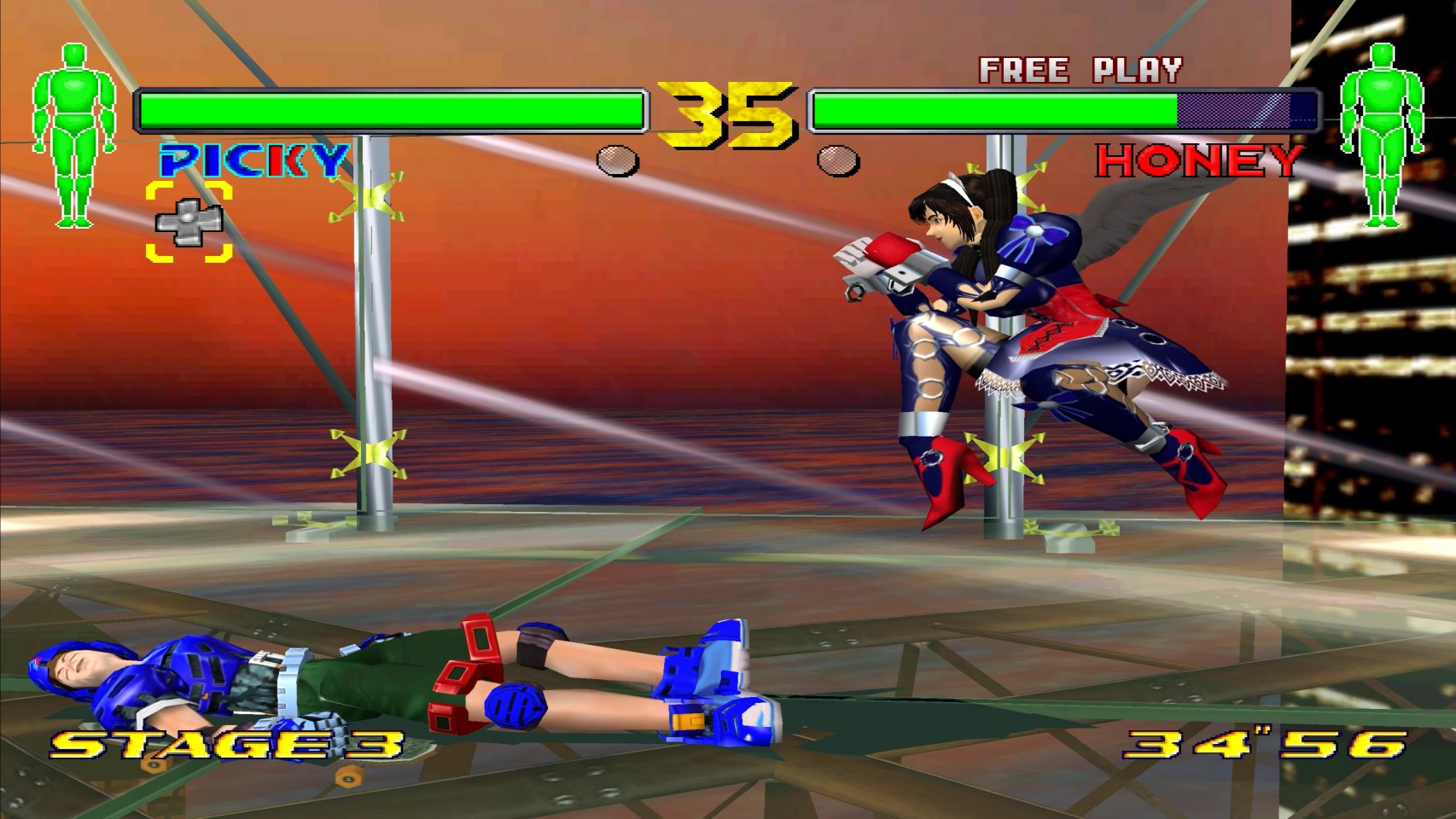Click Honey's round win marker
Image resolution: width=1456 pixels, height=819 pixels.
(x=838, y=160)
